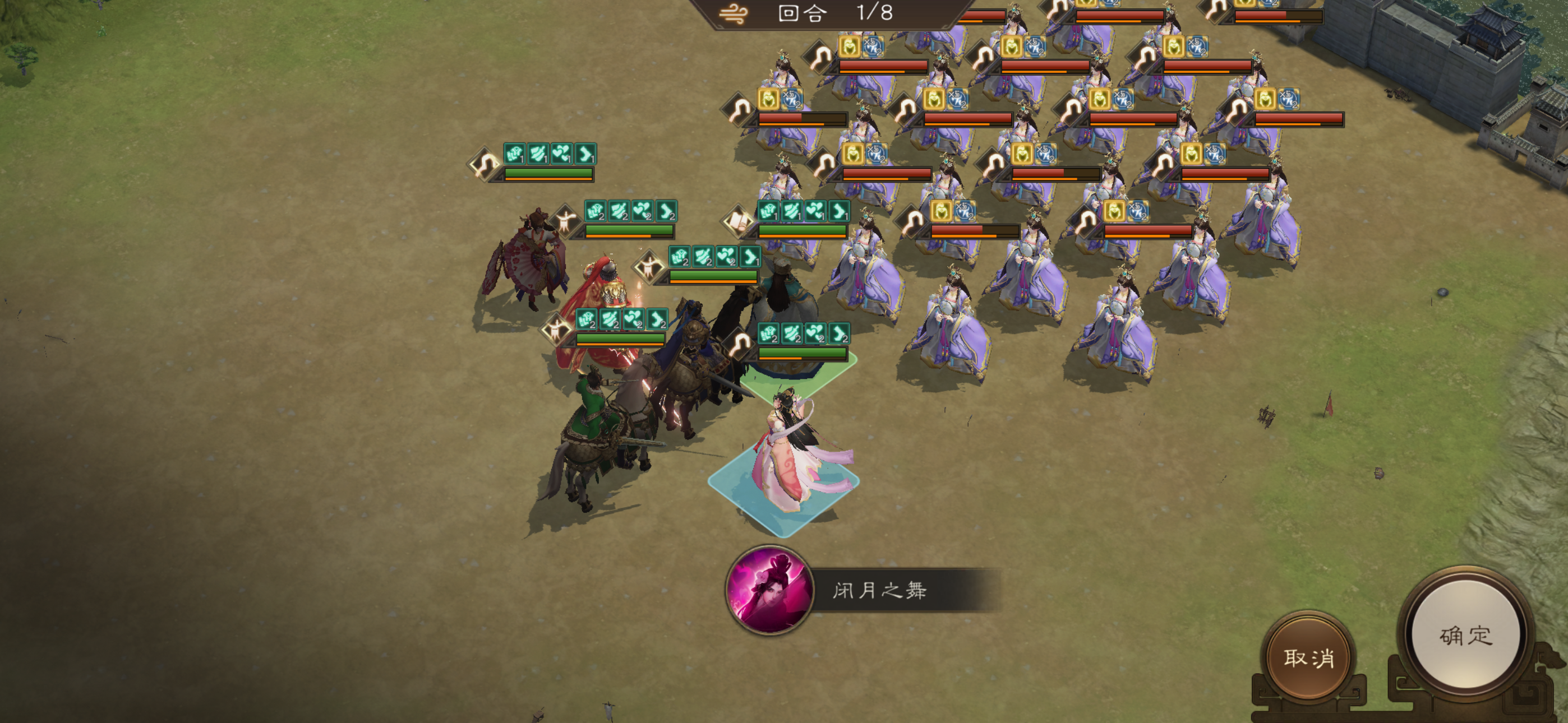Select the 确定 confirm button
This screenshot has width=1568, height=723.
pyautogui.click(x=1467, y=635)
